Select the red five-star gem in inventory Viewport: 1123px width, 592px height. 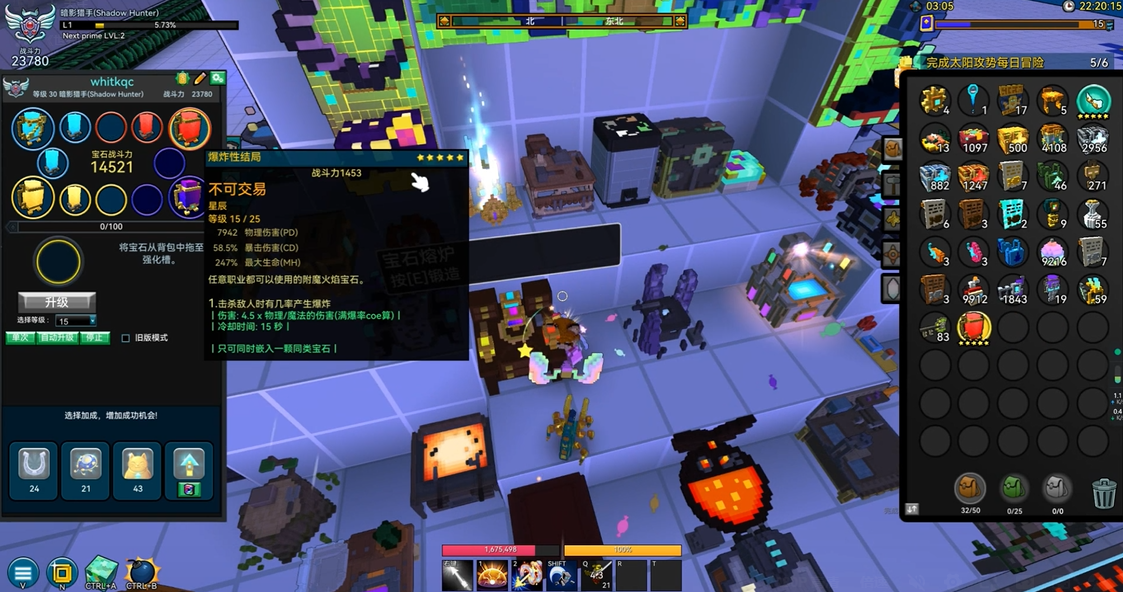(974, 327)
